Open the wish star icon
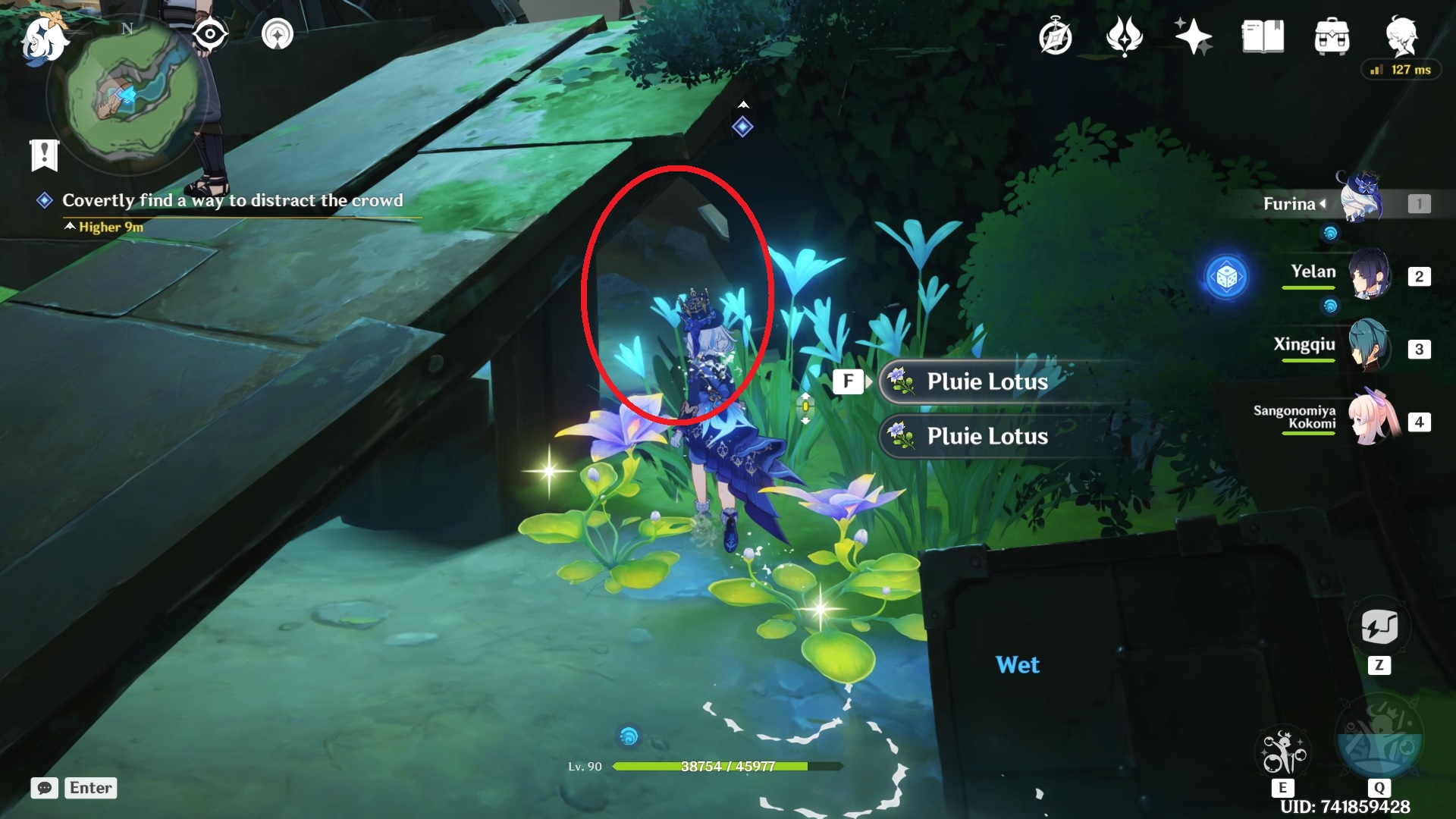 (1193, 36)
